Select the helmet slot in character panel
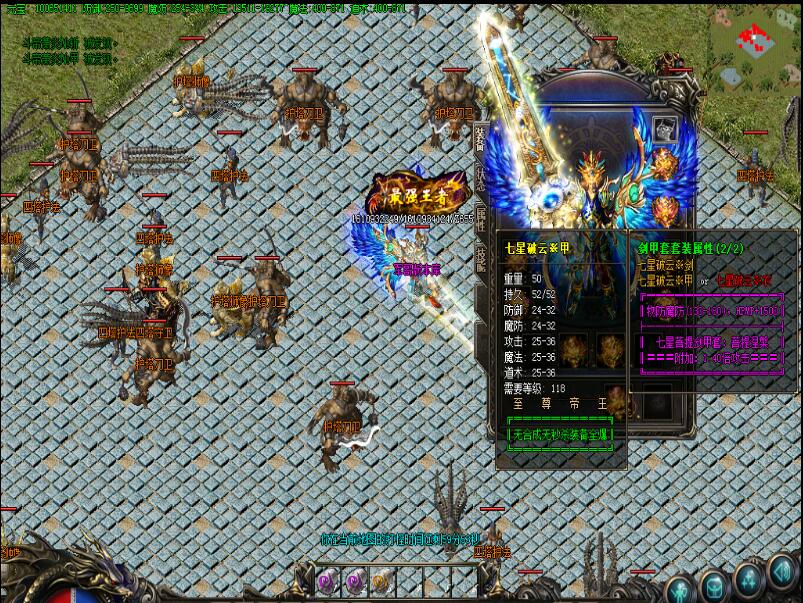This screenshot has width=803, height=603. [665, 130]
